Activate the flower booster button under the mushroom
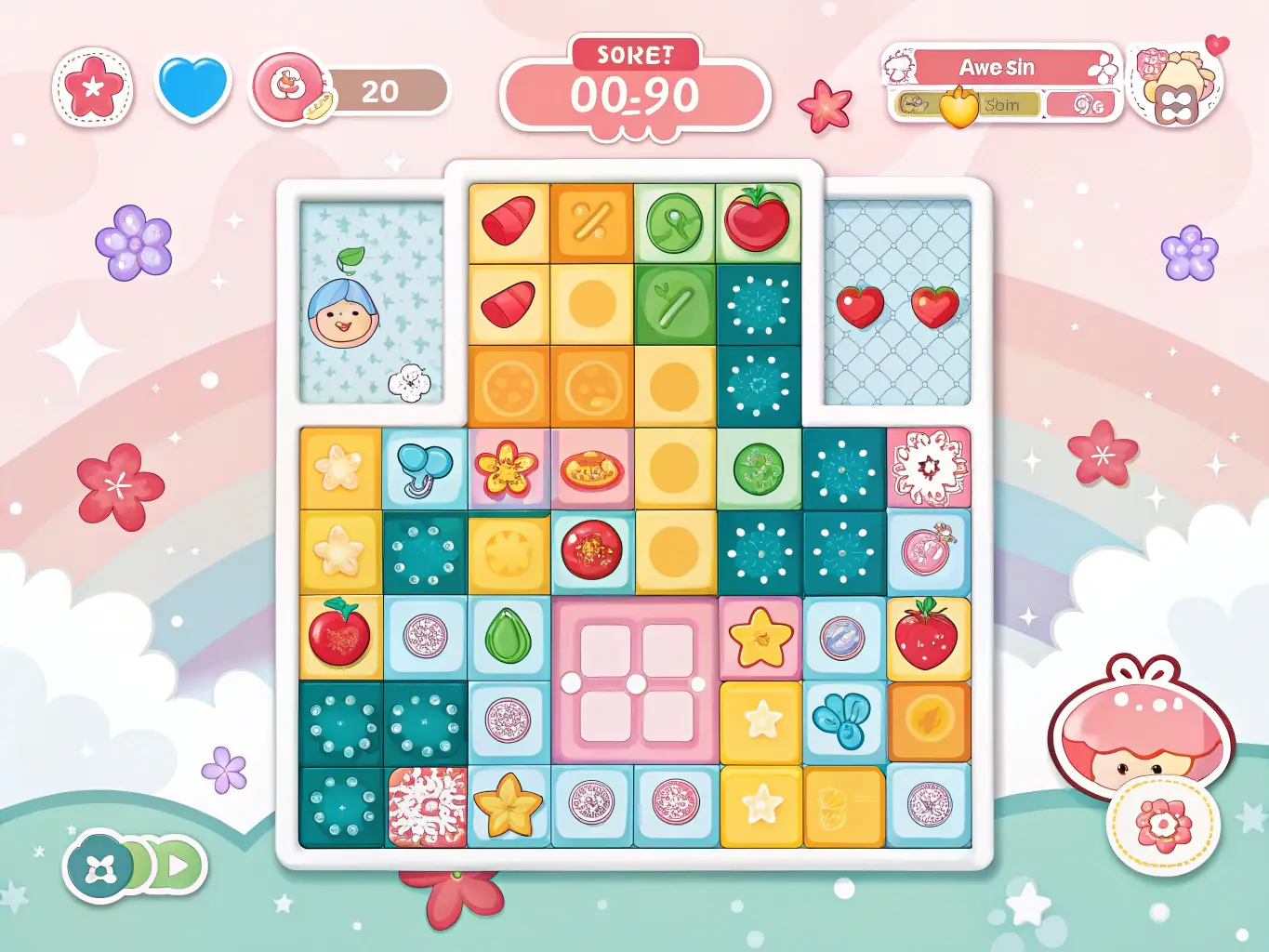The width and height of the screenshot is (1269, 952). click(x=1162, y=825)
